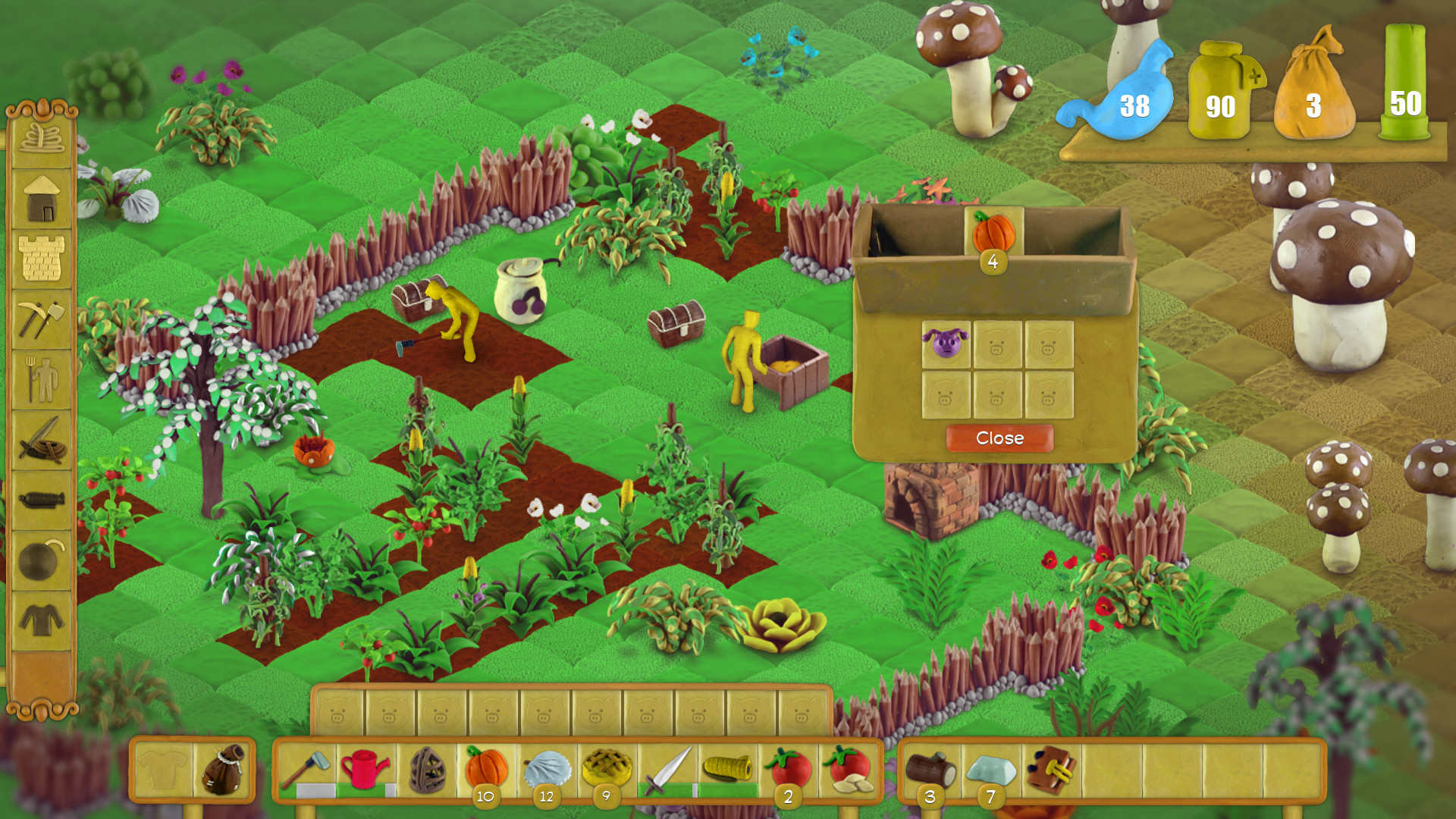Open the pickaxe and axe tools category
The width and height of the screenshot is (1456, 819).
[42, 318]
